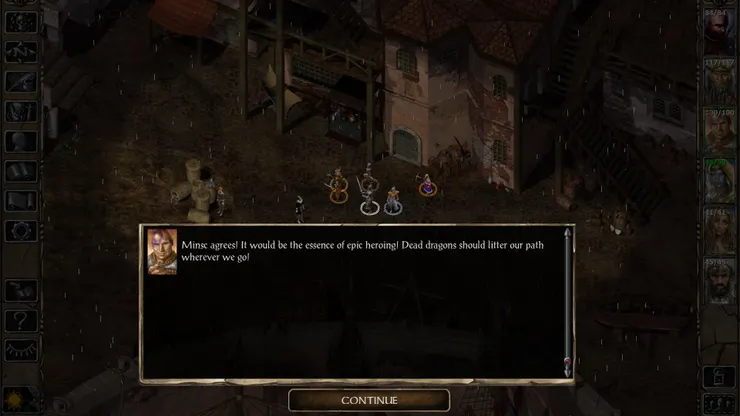Click CONTINUE to advance the dialogue
740x416 pixels.
click(x=369, y=400)
